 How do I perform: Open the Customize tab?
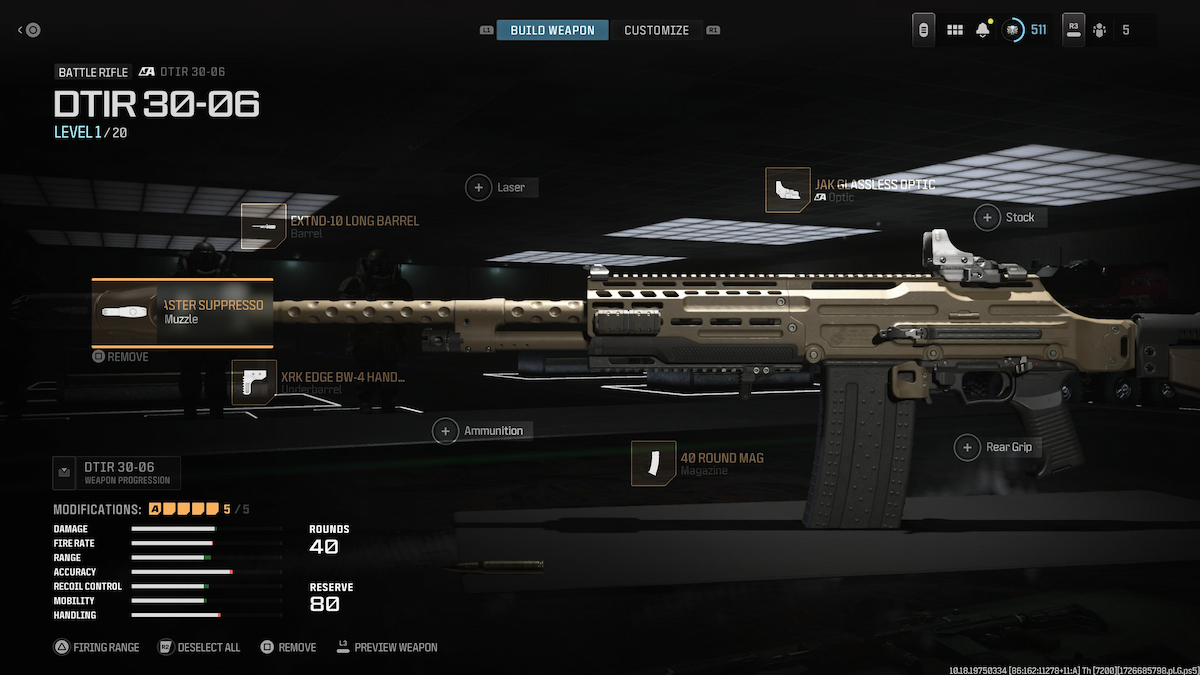click(x=656, y=30)
